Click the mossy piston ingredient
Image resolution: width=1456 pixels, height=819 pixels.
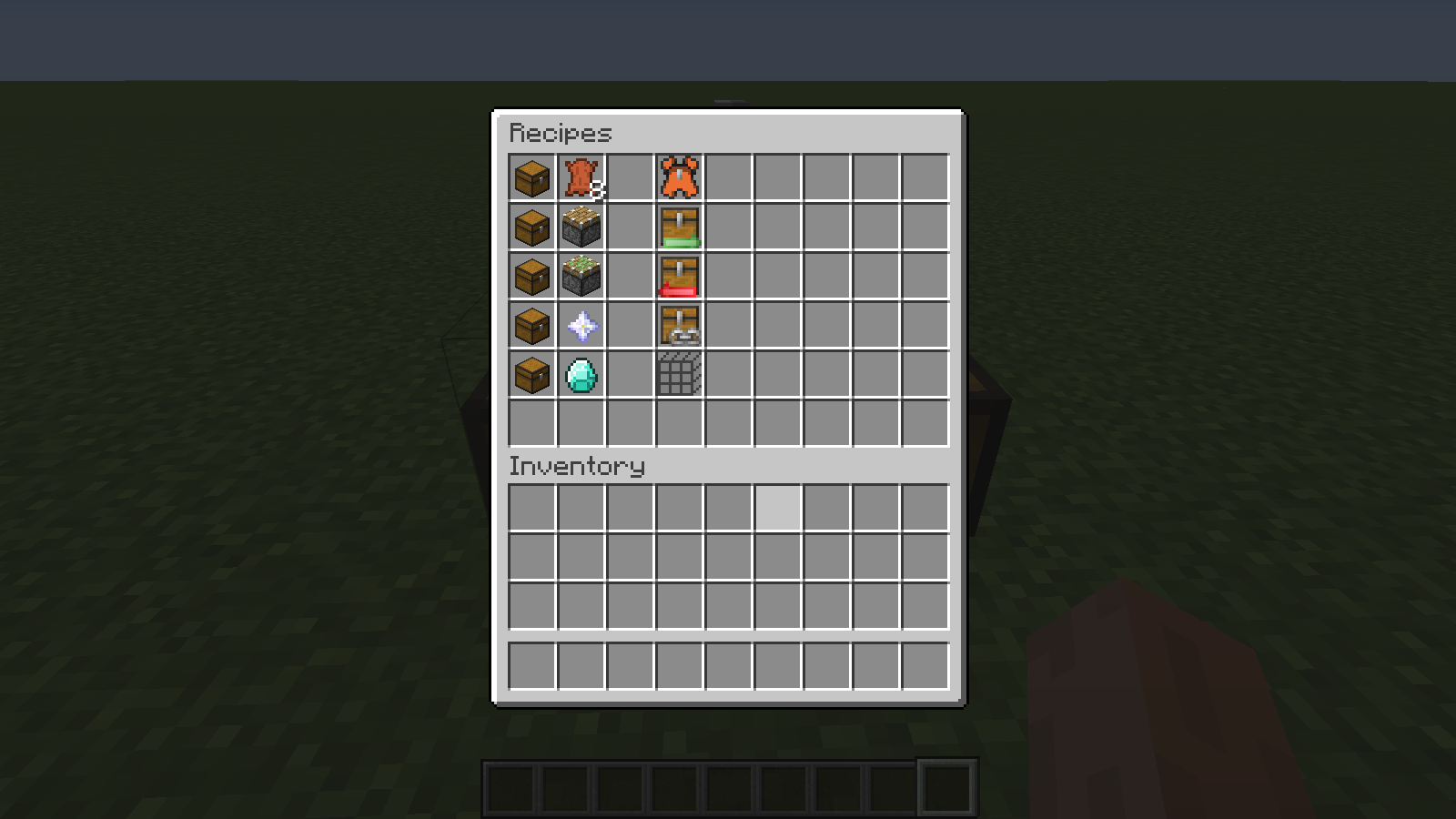(581, 277)
